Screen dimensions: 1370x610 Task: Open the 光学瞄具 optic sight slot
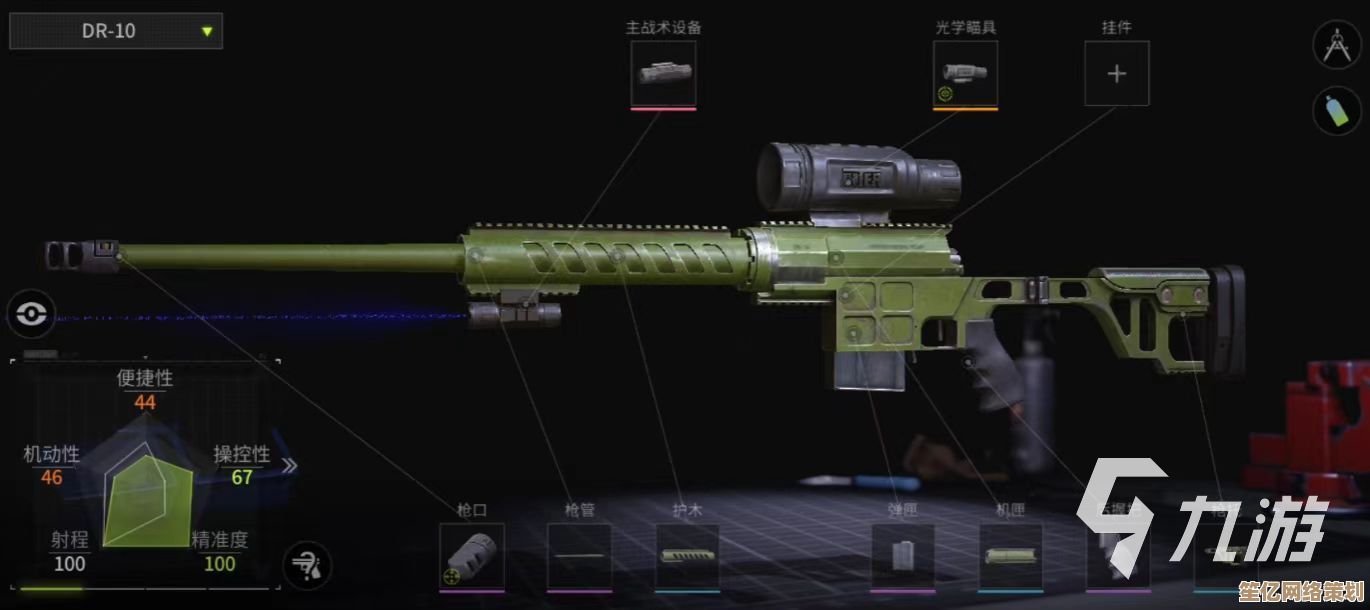point(965,73)
